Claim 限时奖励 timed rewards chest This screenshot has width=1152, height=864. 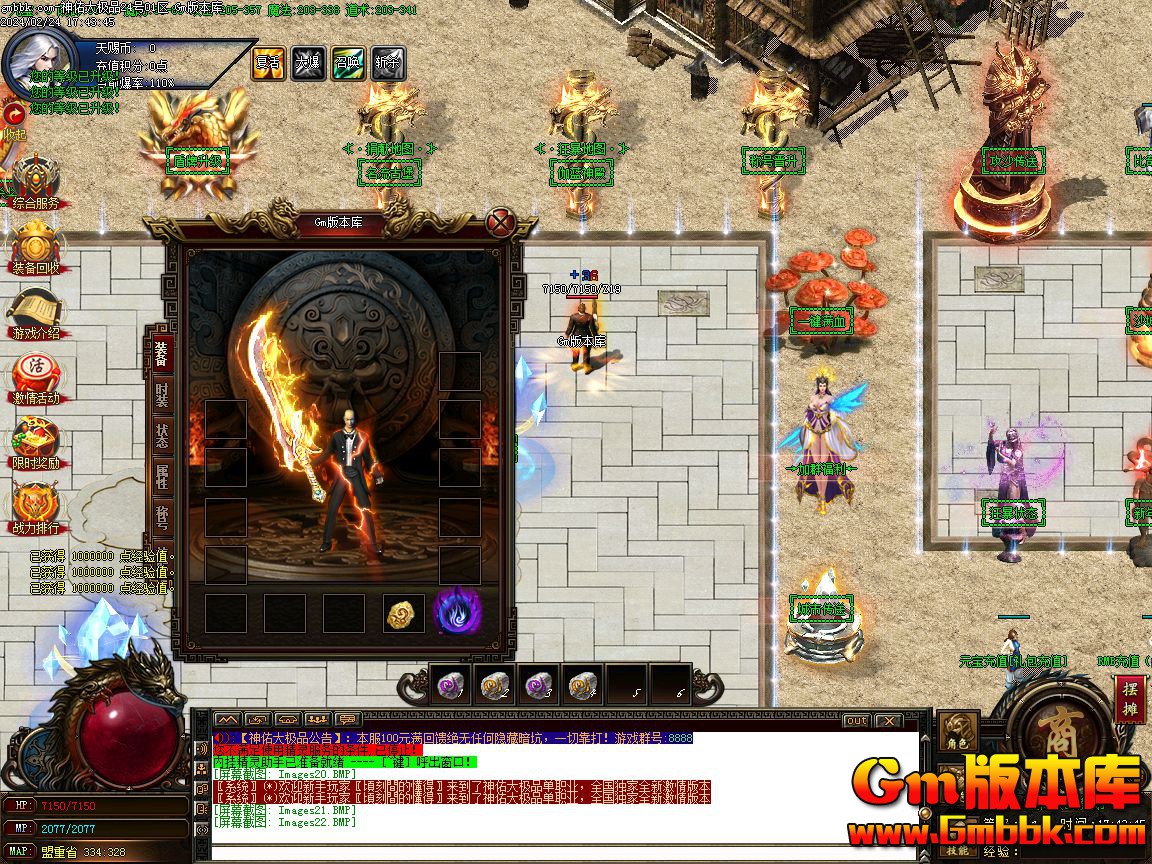click(35, 445)
